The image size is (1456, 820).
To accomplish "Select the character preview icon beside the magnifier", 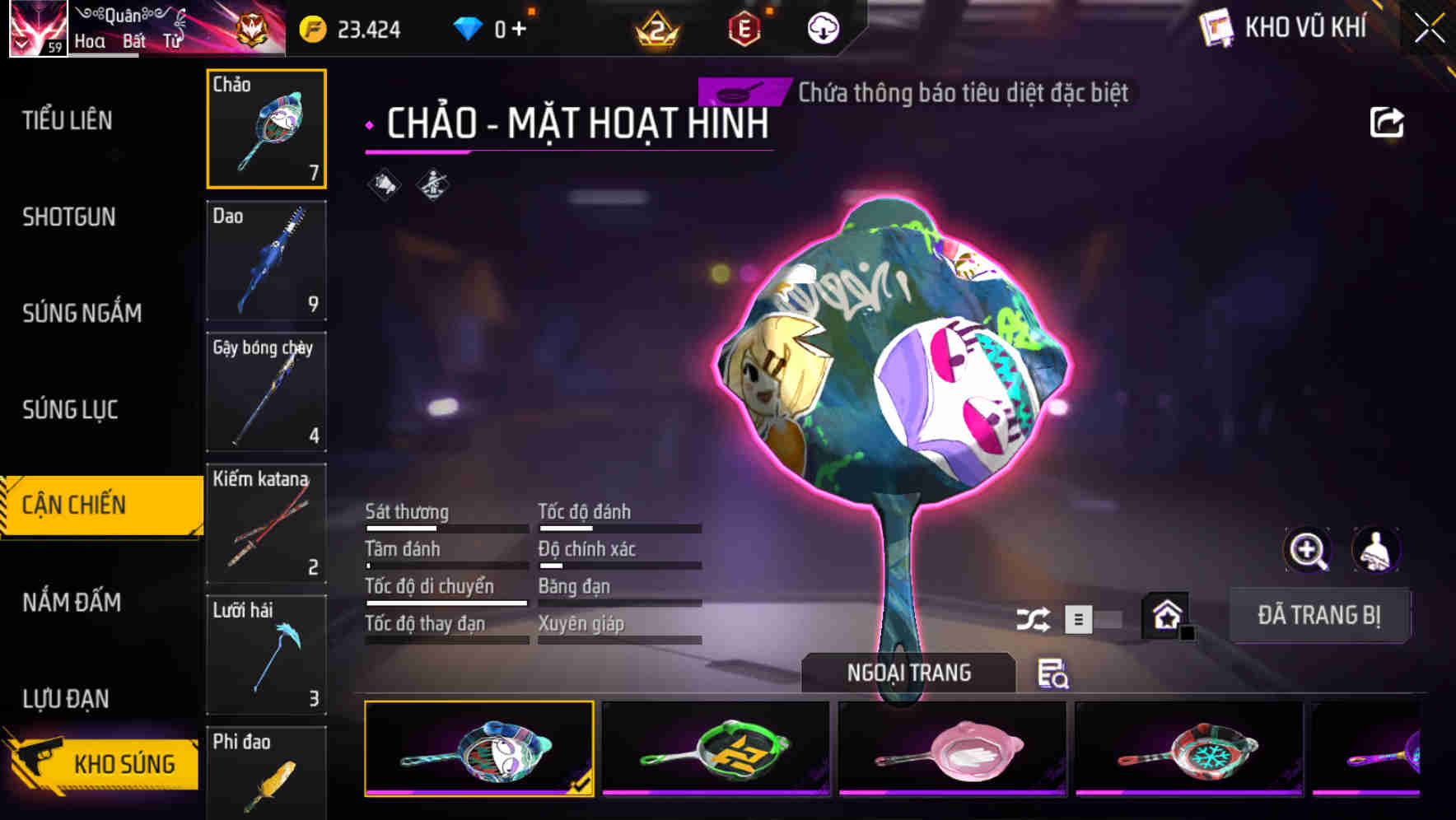I will coord(1376,550).
